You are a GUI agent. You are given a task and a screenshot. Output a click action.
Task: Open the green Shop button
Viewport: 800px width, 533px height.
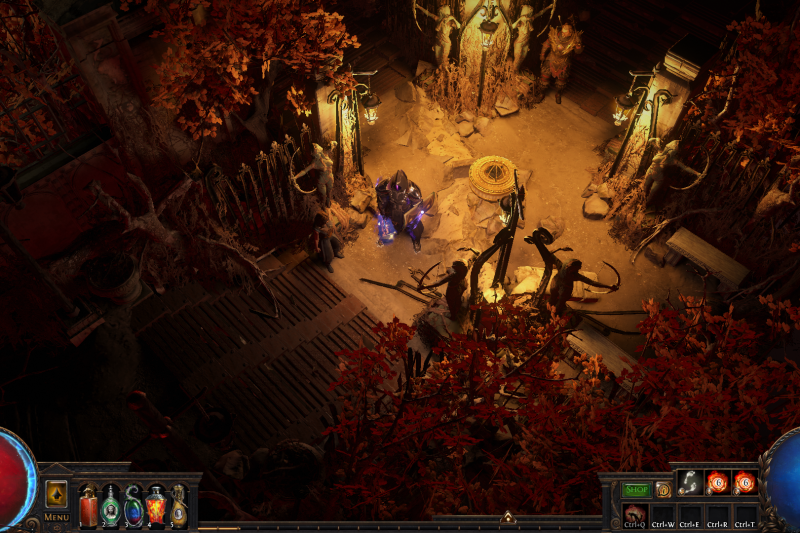click(636, 490)
